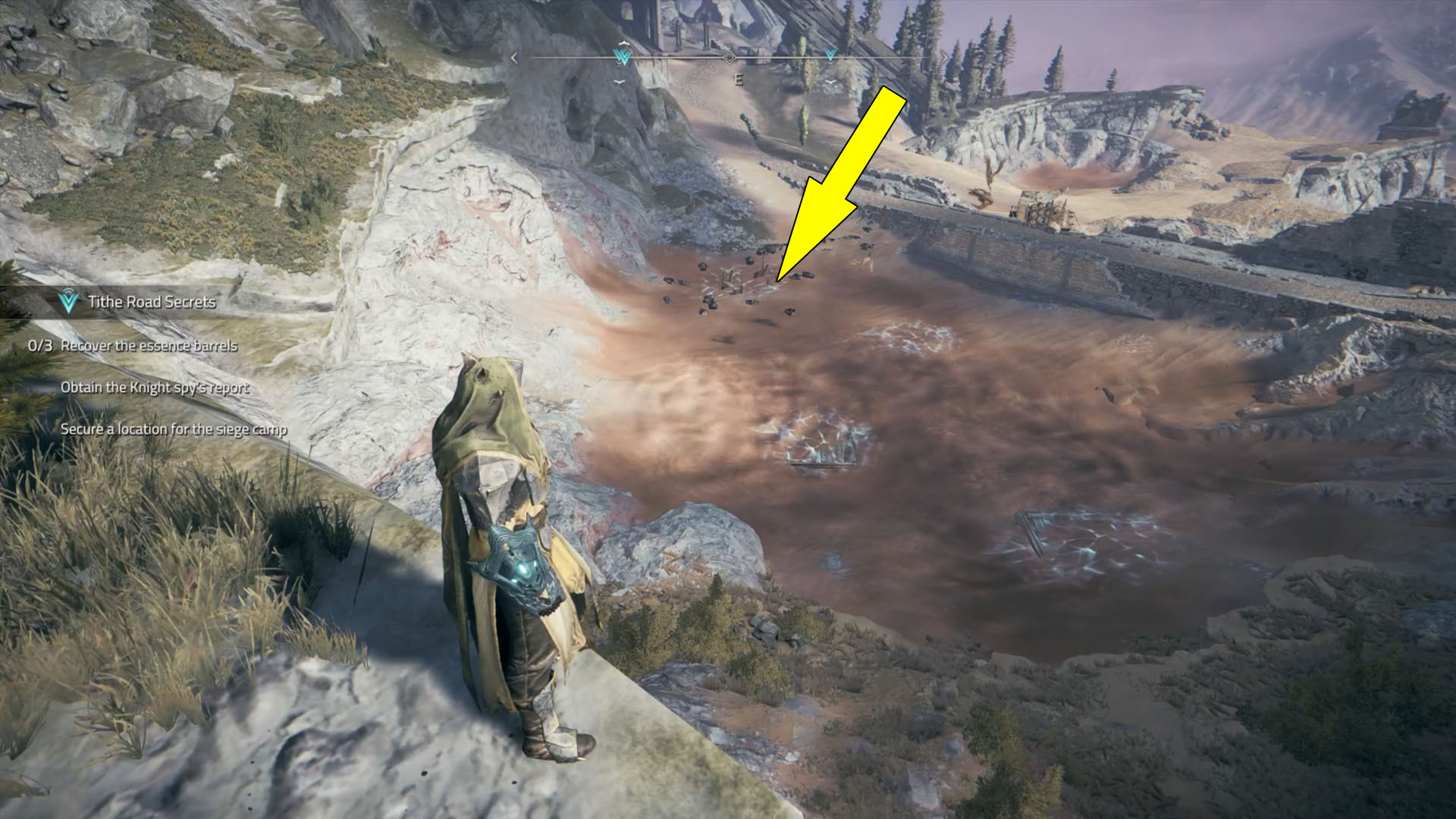Click the 0/3 essence barrels counter
The width and height of the screenshot is (1456, 819).
[40, 345]
